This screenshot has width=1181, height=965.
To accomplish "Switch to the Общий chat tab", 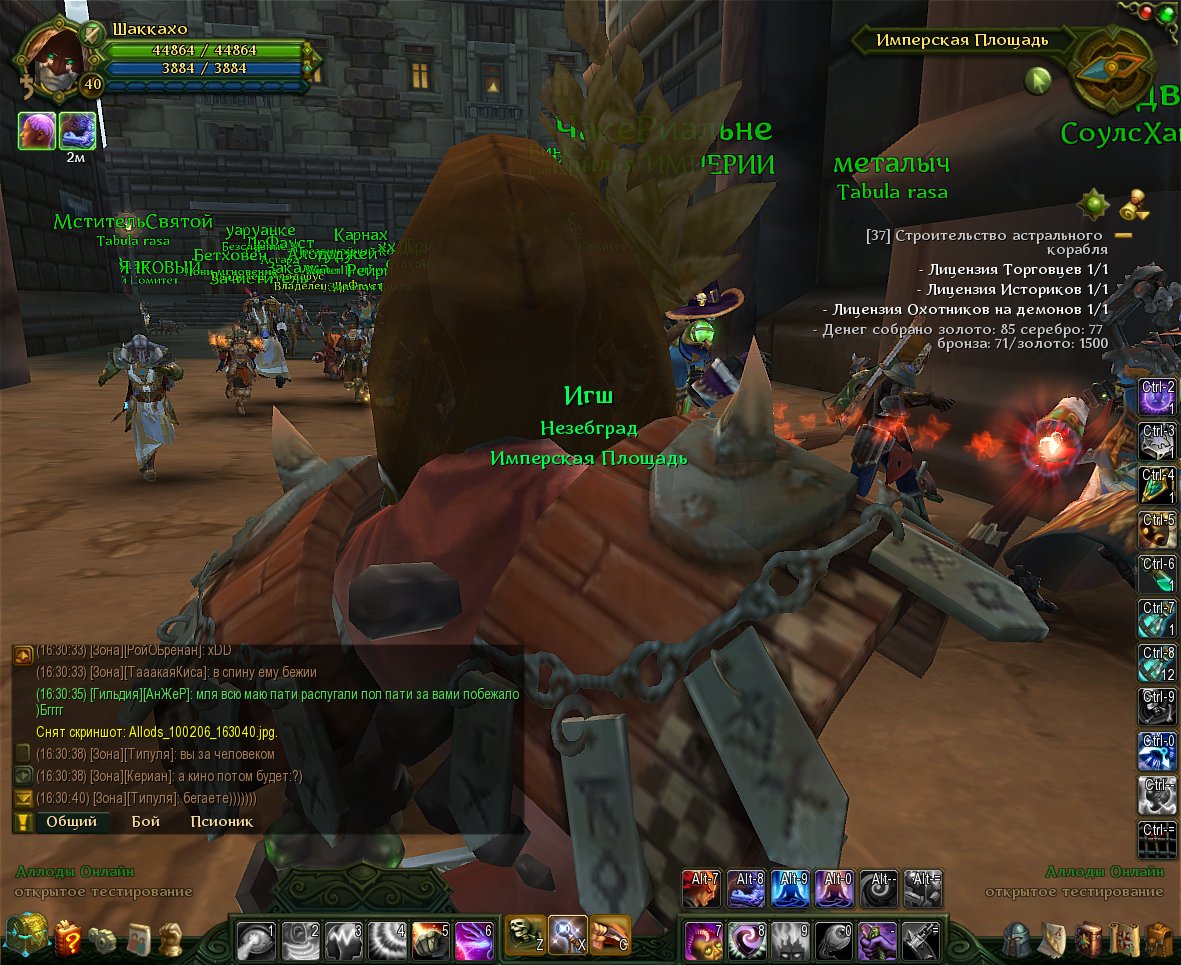I will click(x=71, y=822).
